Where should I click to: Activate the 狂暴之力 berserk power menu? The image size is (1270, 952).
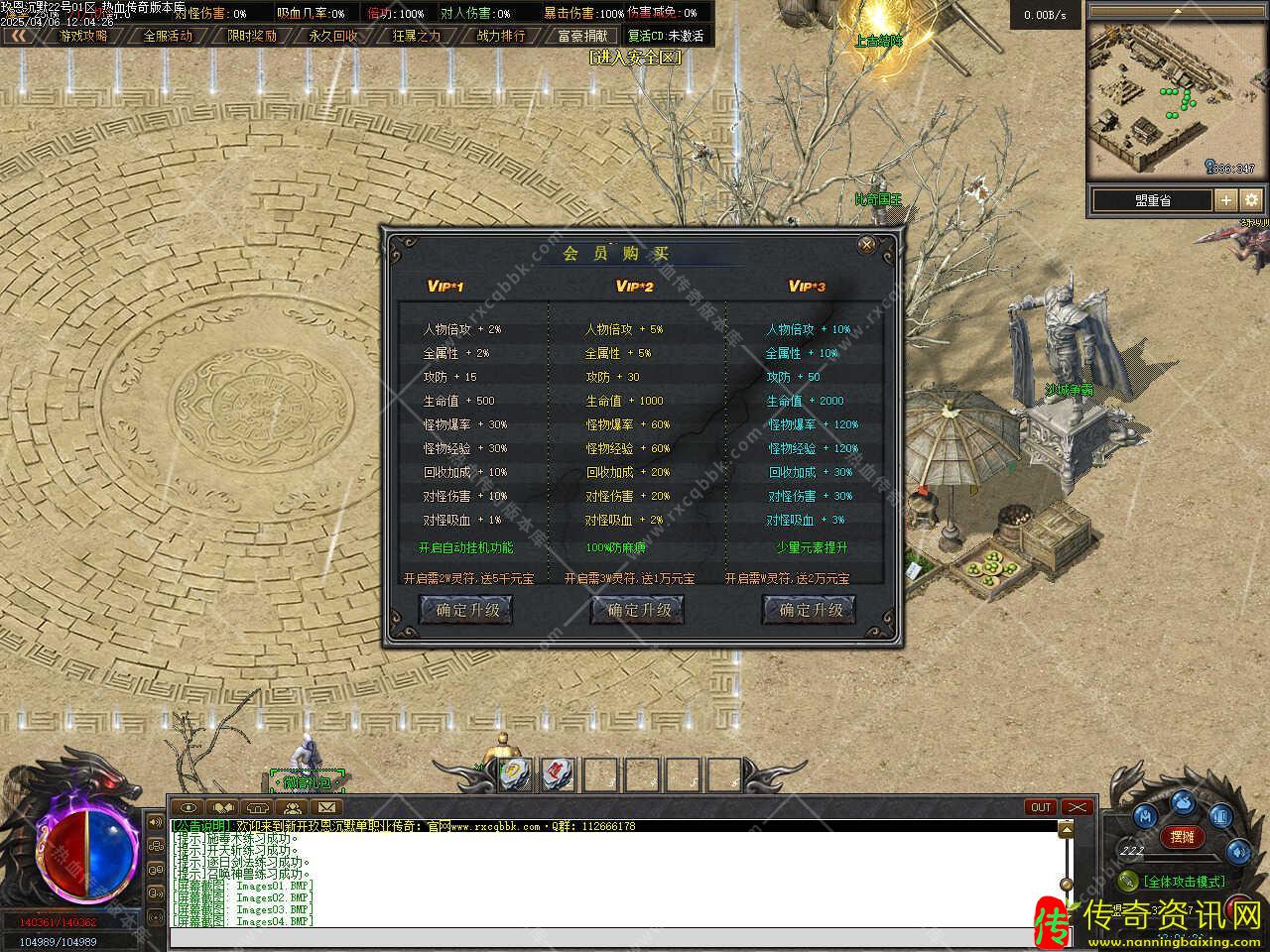pyautogui.click(x=417, y=36)
